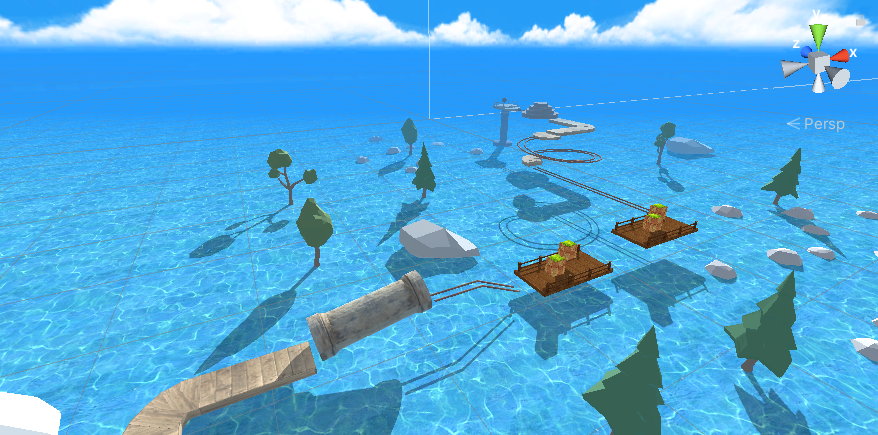Viewport: 878px width, 435px height.
Task: Click the red X axis cone on the gizmo
Action: tap(842, 55)
